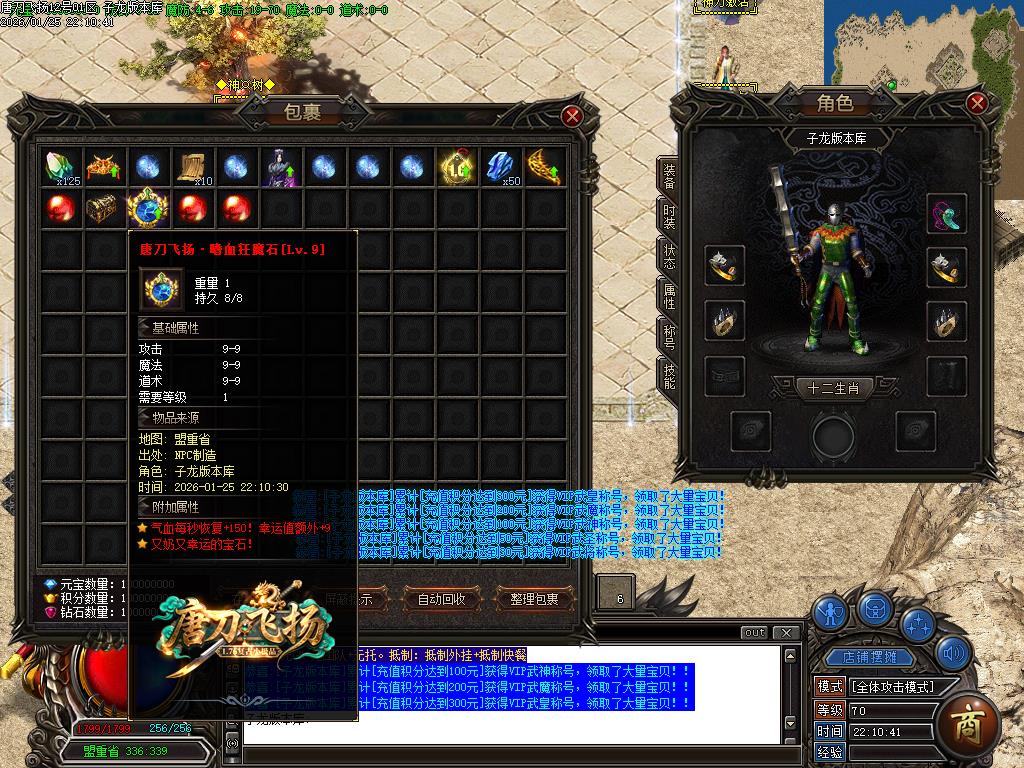Select the 属性 attributes tab
The image size is (1024, 768).
(x=669, y=296)
